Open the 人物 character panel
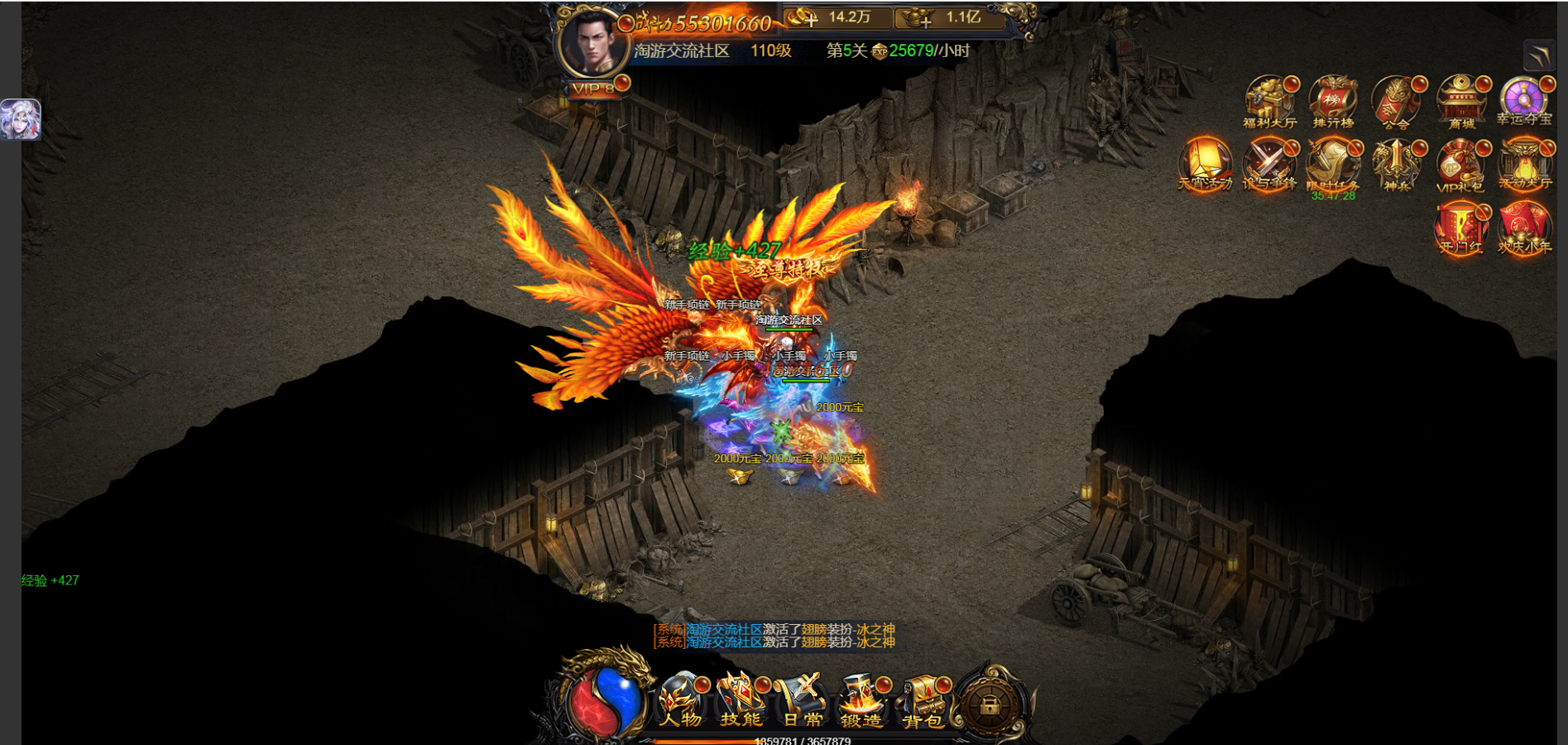 point(681,700)
